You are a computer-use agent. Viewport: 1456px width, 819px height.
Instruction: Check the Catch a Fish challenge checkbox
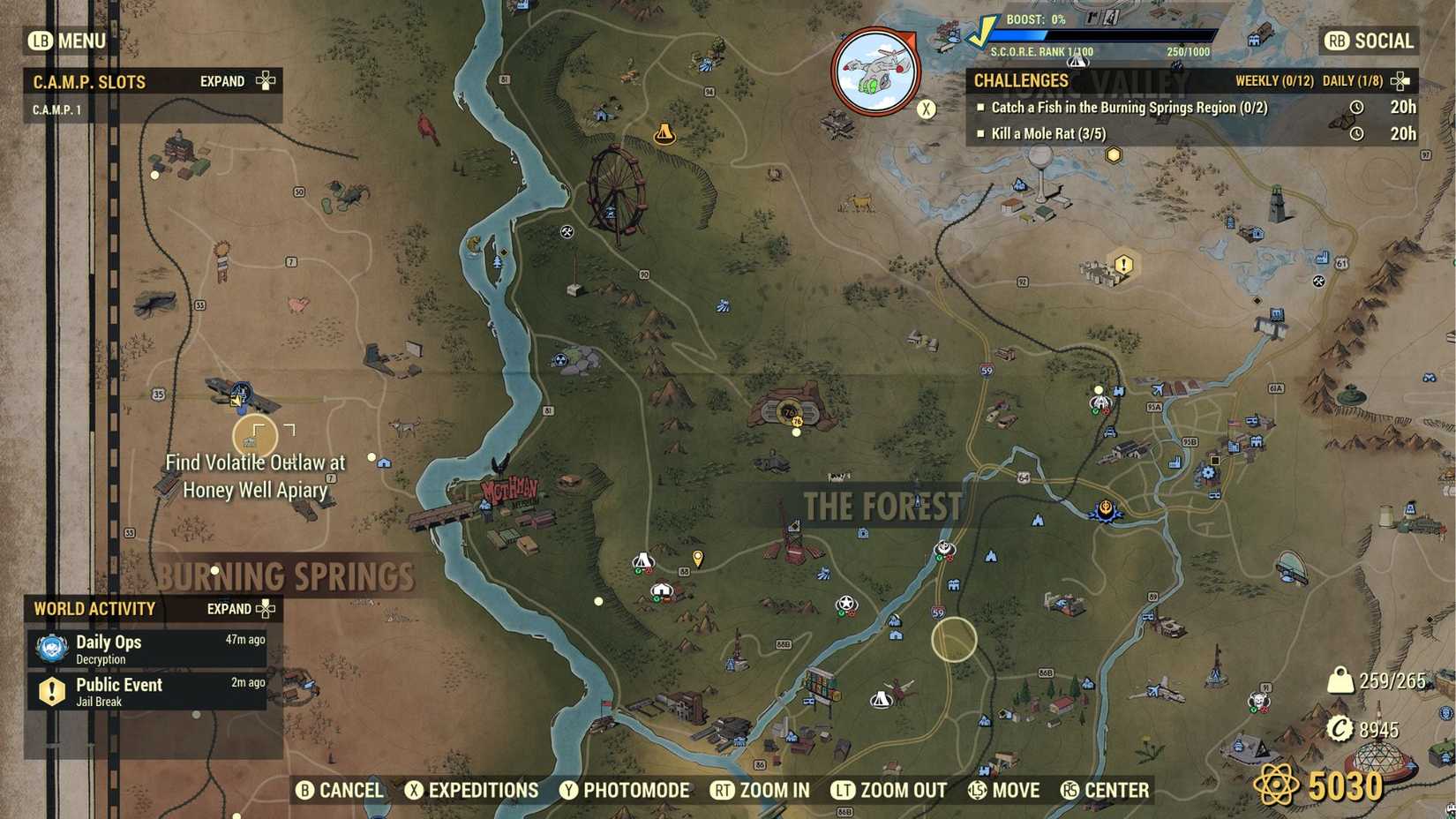[983, 108]
